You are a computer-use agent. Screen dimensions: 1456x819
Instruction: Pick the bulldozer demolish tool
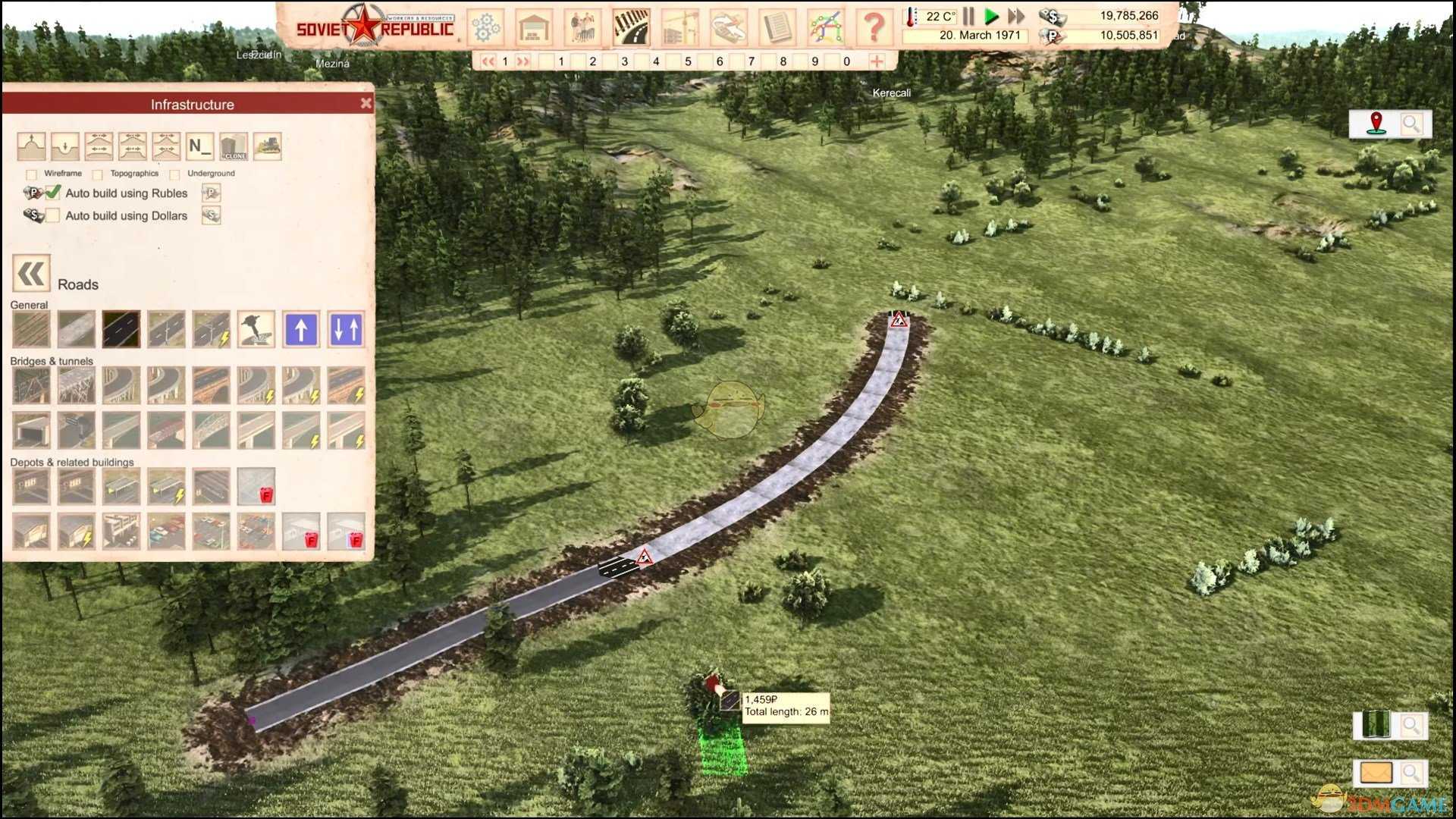(267, 146)
